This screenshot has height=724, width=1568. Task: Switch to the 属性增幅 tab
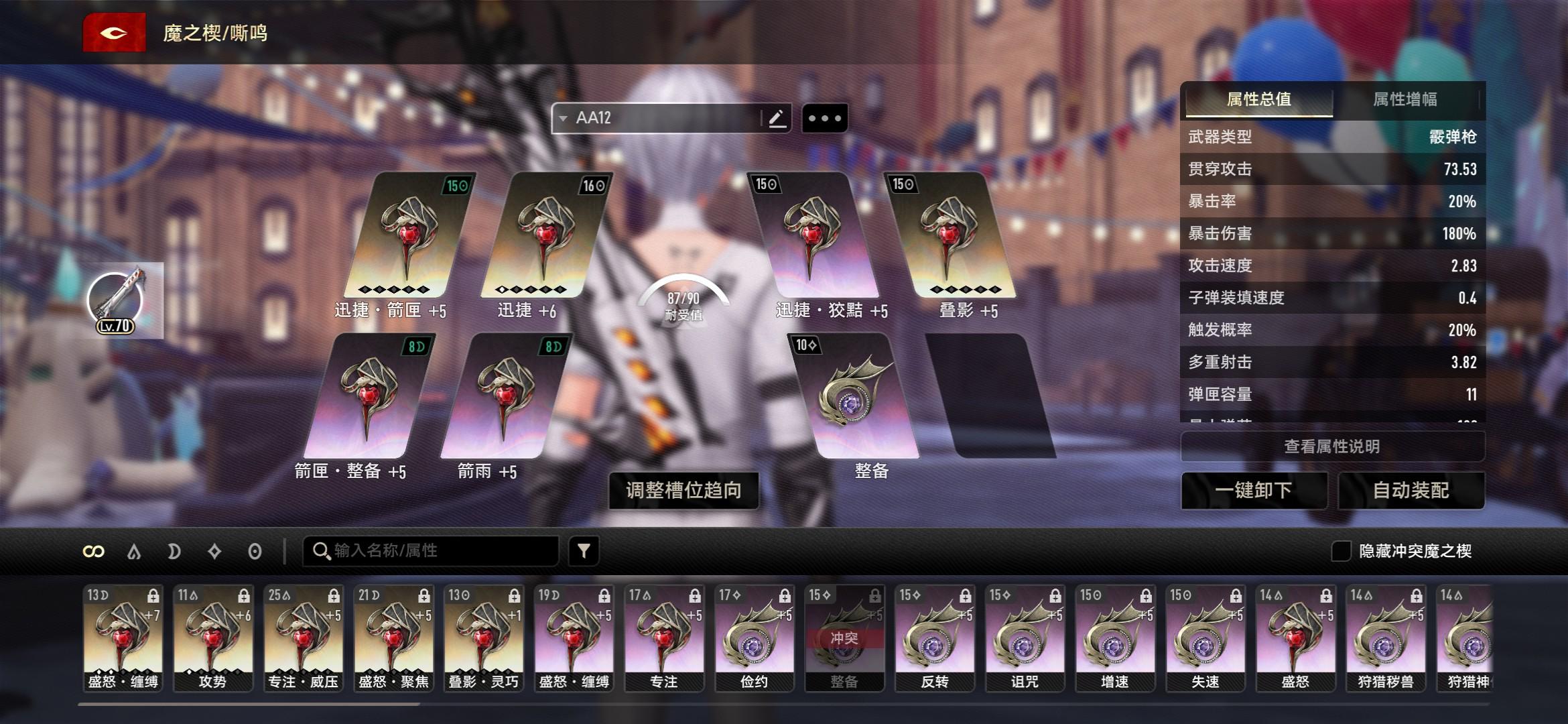click(1404, 100)
